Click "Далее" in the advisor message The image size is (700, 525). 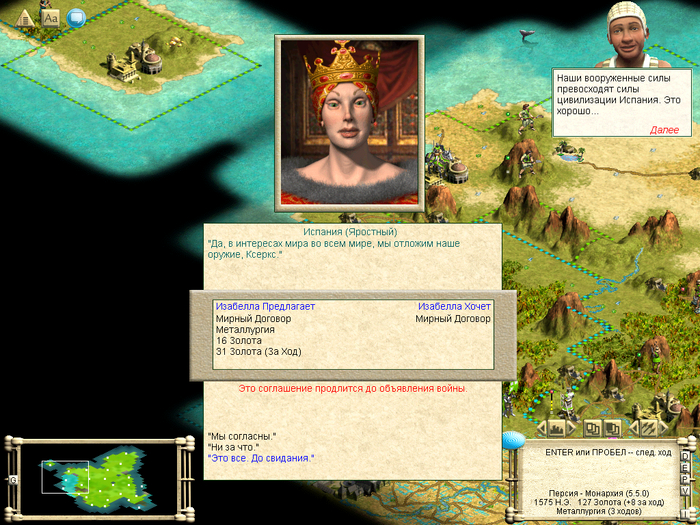[664, 130]
